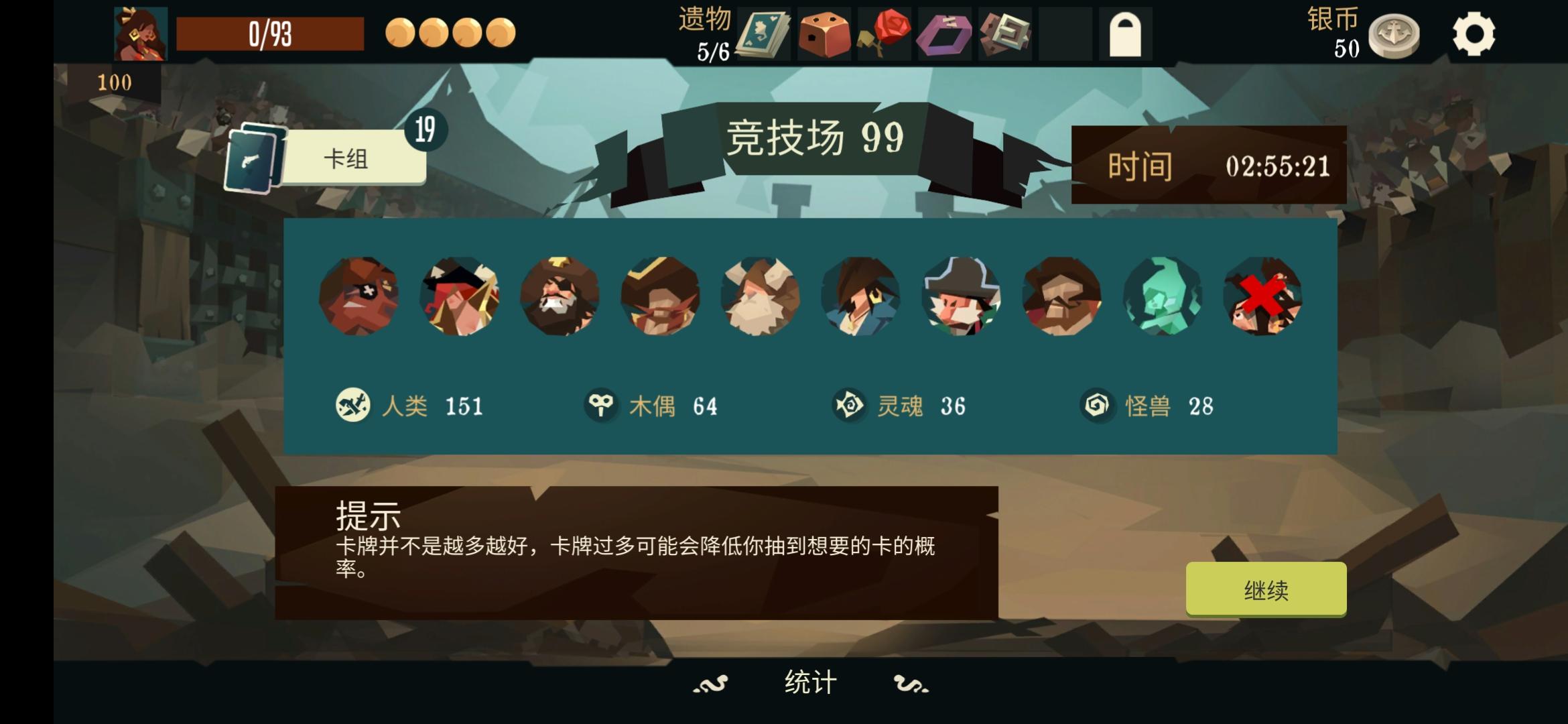
Task: Click the purple ring relic icon
Action: [x=945, y=32]
